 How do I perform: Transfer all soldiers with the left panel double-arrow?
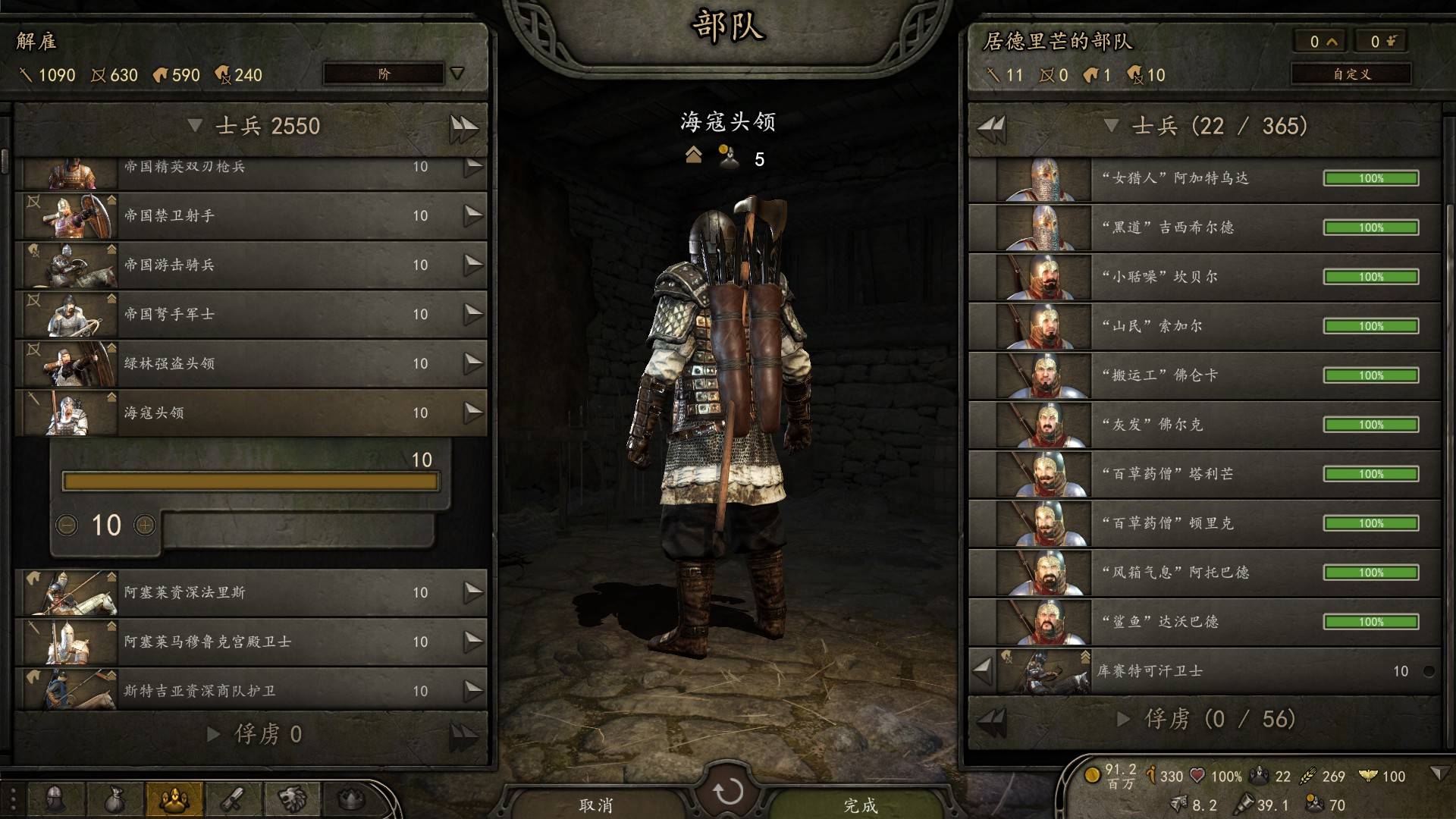[x=463, y=127]
